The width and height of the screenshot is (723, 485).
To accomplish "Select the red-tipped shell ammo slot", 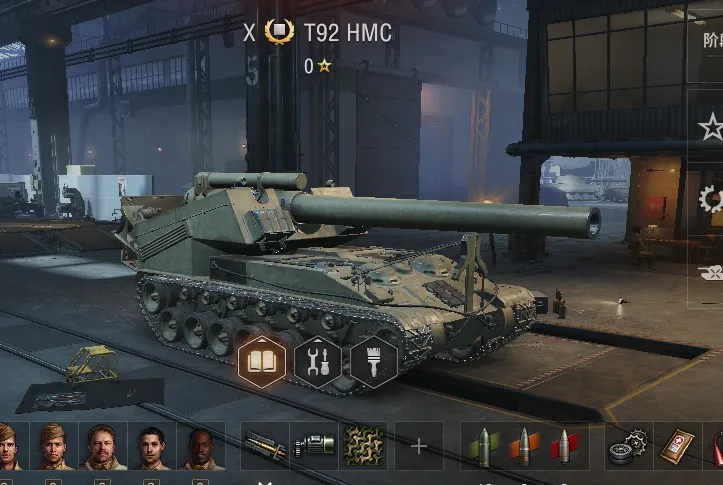I will click(x=564, y=446).
